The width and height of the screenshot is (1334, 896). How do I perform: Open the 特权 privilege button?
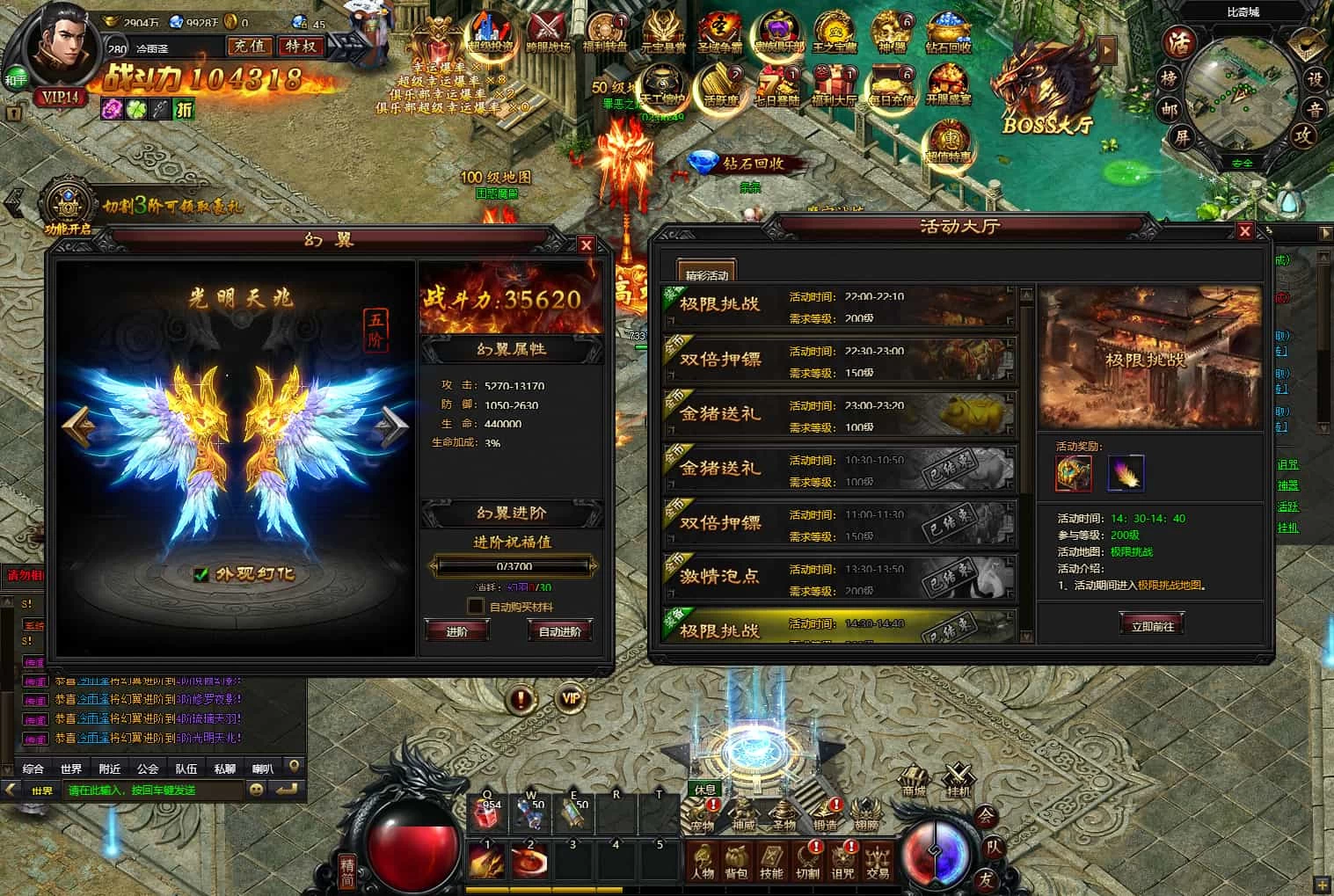[x=302, y=46]
